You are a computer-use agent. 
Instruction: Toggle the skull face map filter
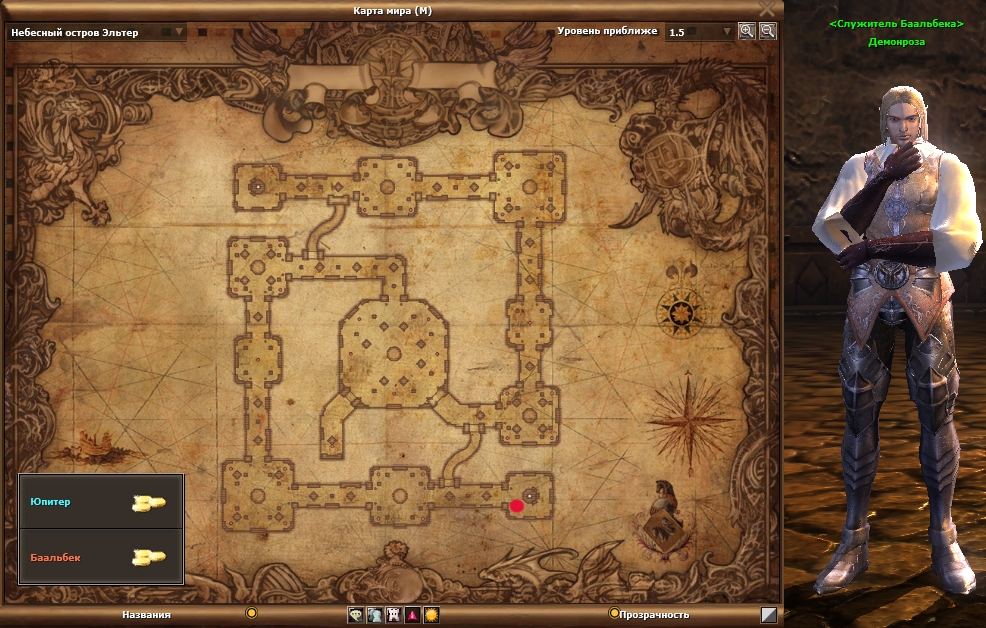coord(356,615)
